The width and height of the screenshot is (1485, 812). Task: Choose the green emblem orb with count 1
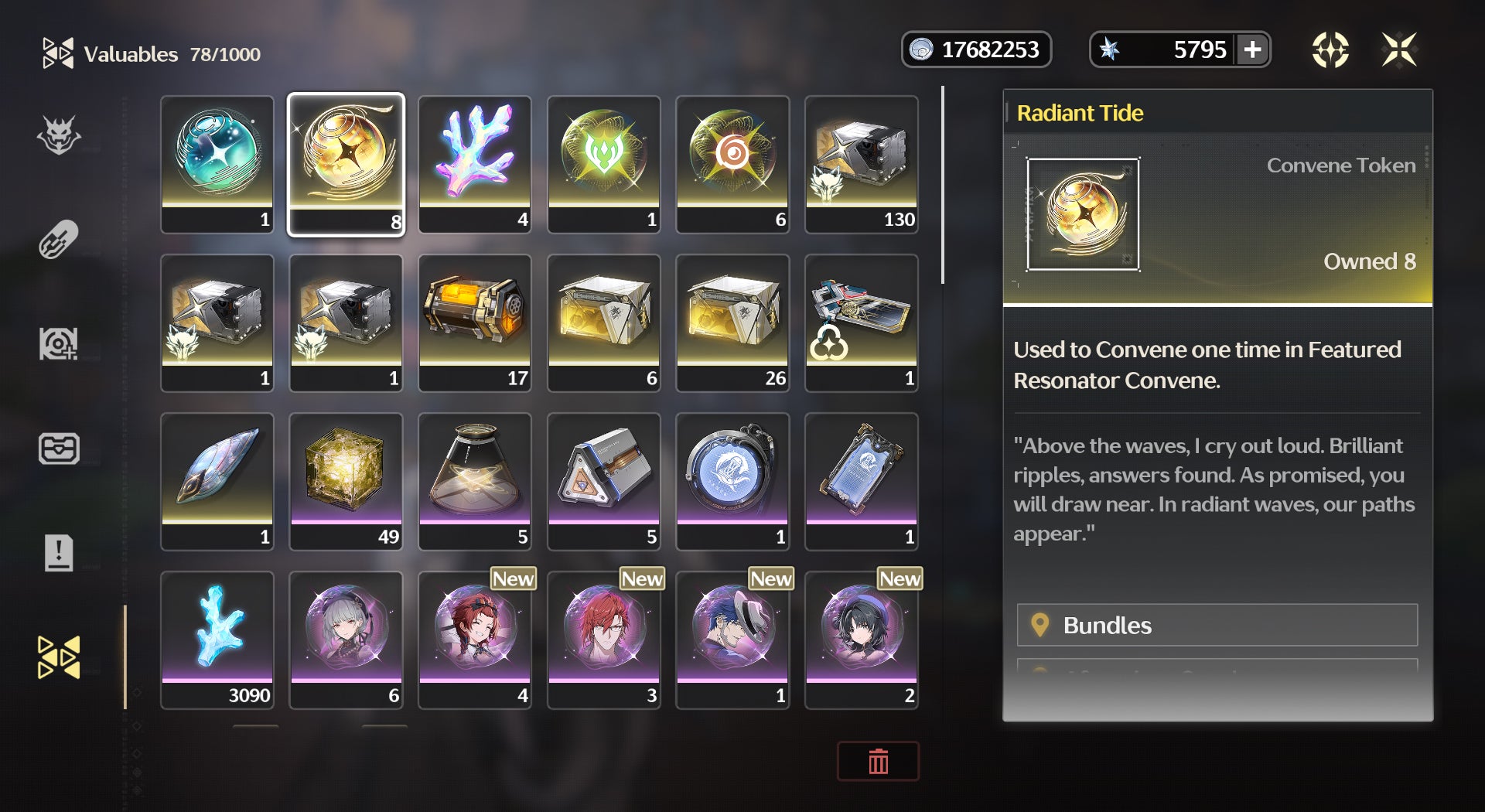(604, 164)
